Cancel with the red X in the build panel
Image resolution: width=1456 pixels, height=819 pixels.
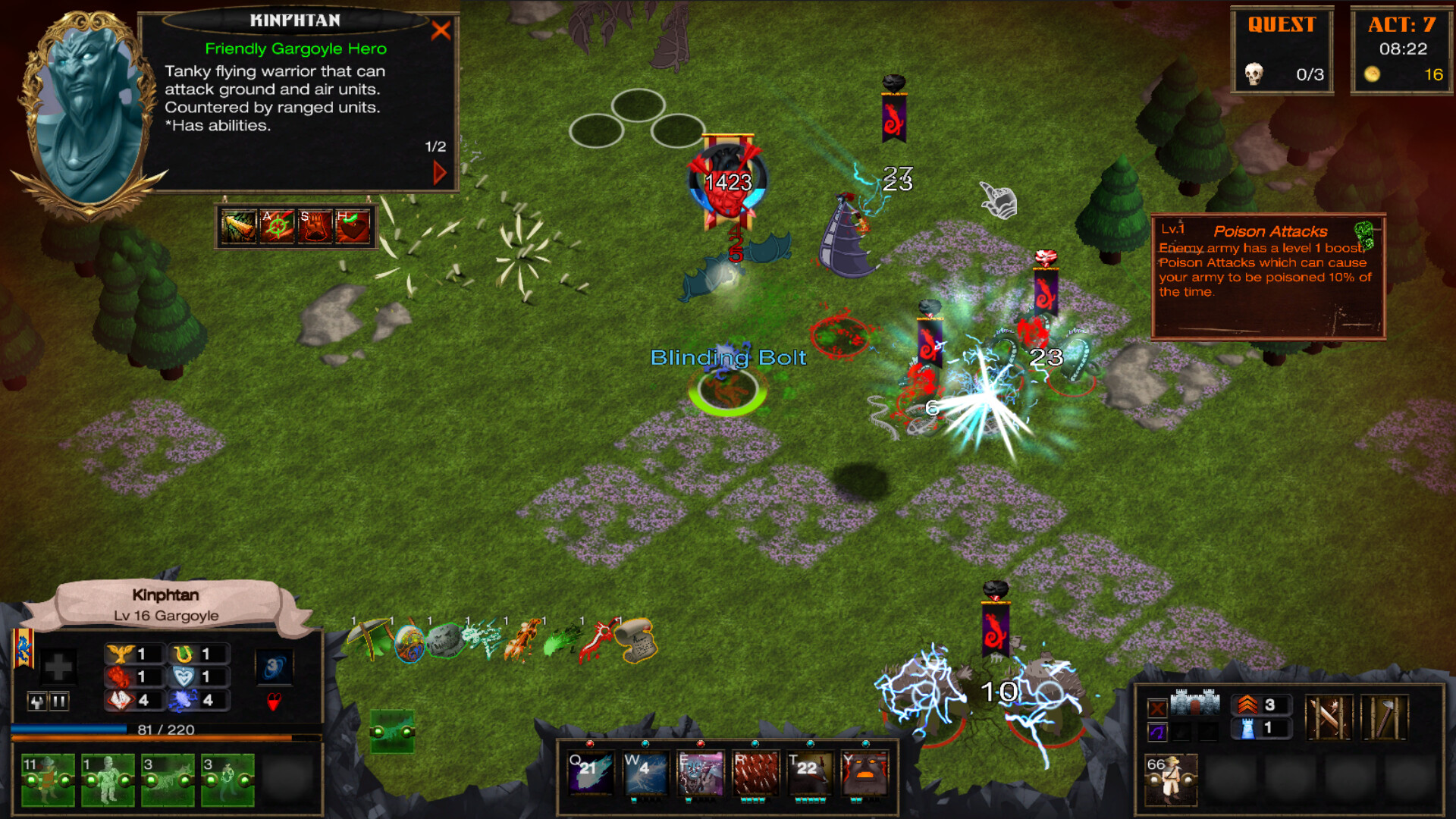click(x=1158, y=708)
